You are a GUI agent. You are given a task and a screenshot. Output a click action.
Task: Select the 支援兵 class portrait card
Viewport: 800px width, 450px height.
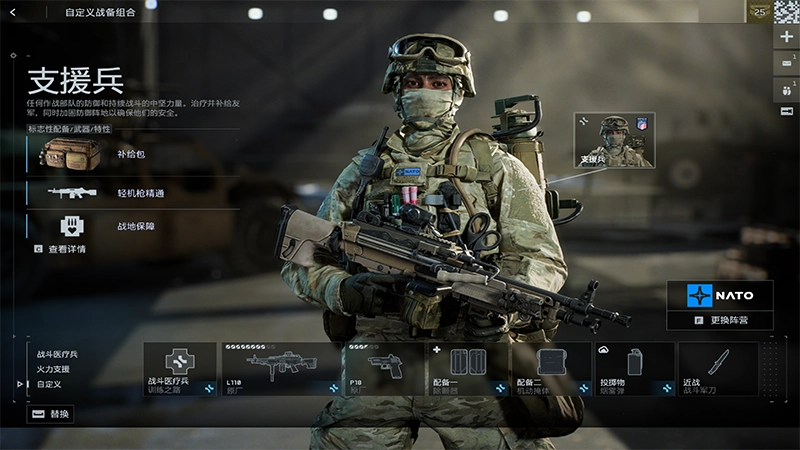[x=614, y=140]
